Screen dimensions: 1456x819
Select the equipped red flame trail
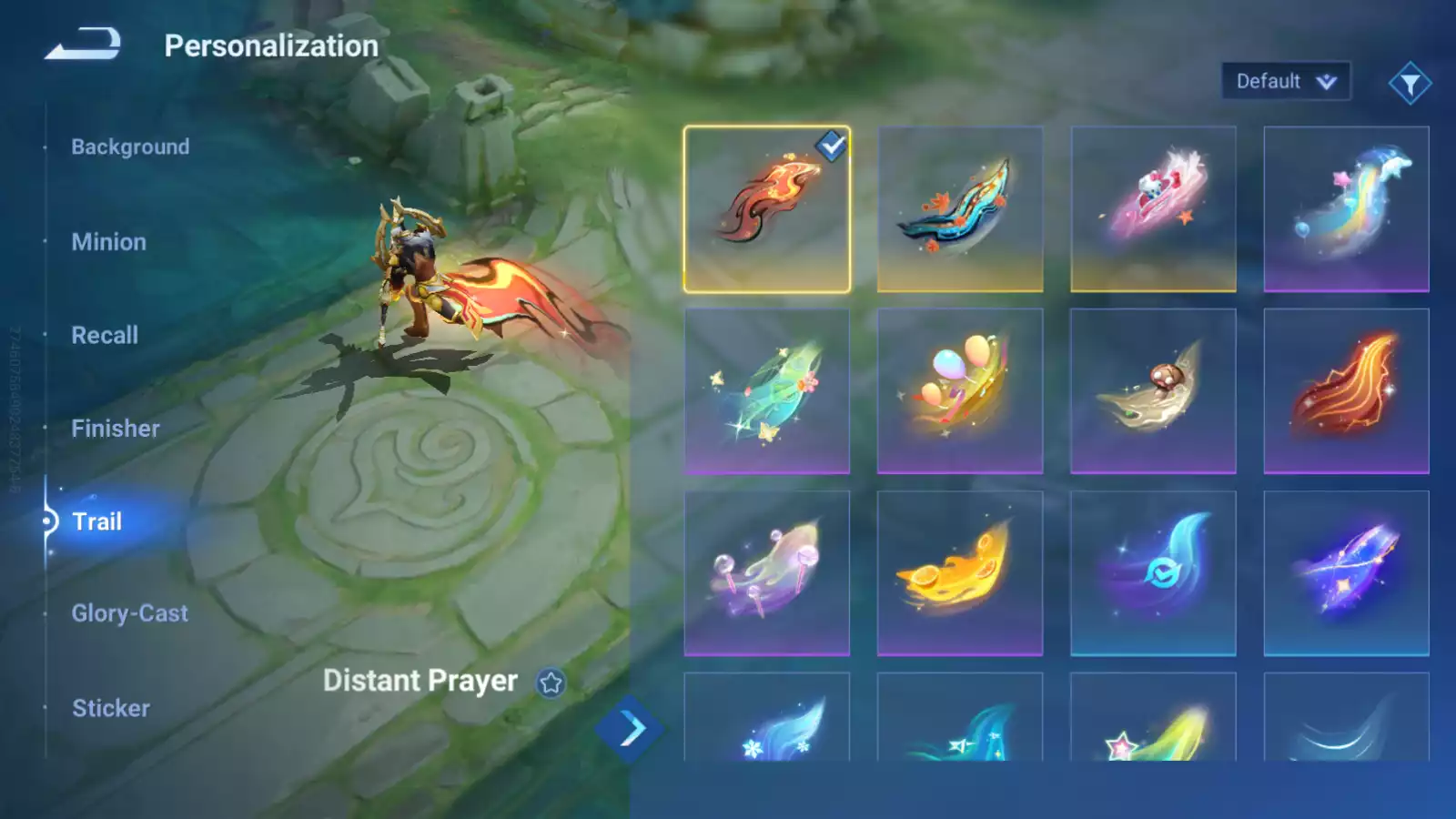pyautogui.click(x=767, y=209)
